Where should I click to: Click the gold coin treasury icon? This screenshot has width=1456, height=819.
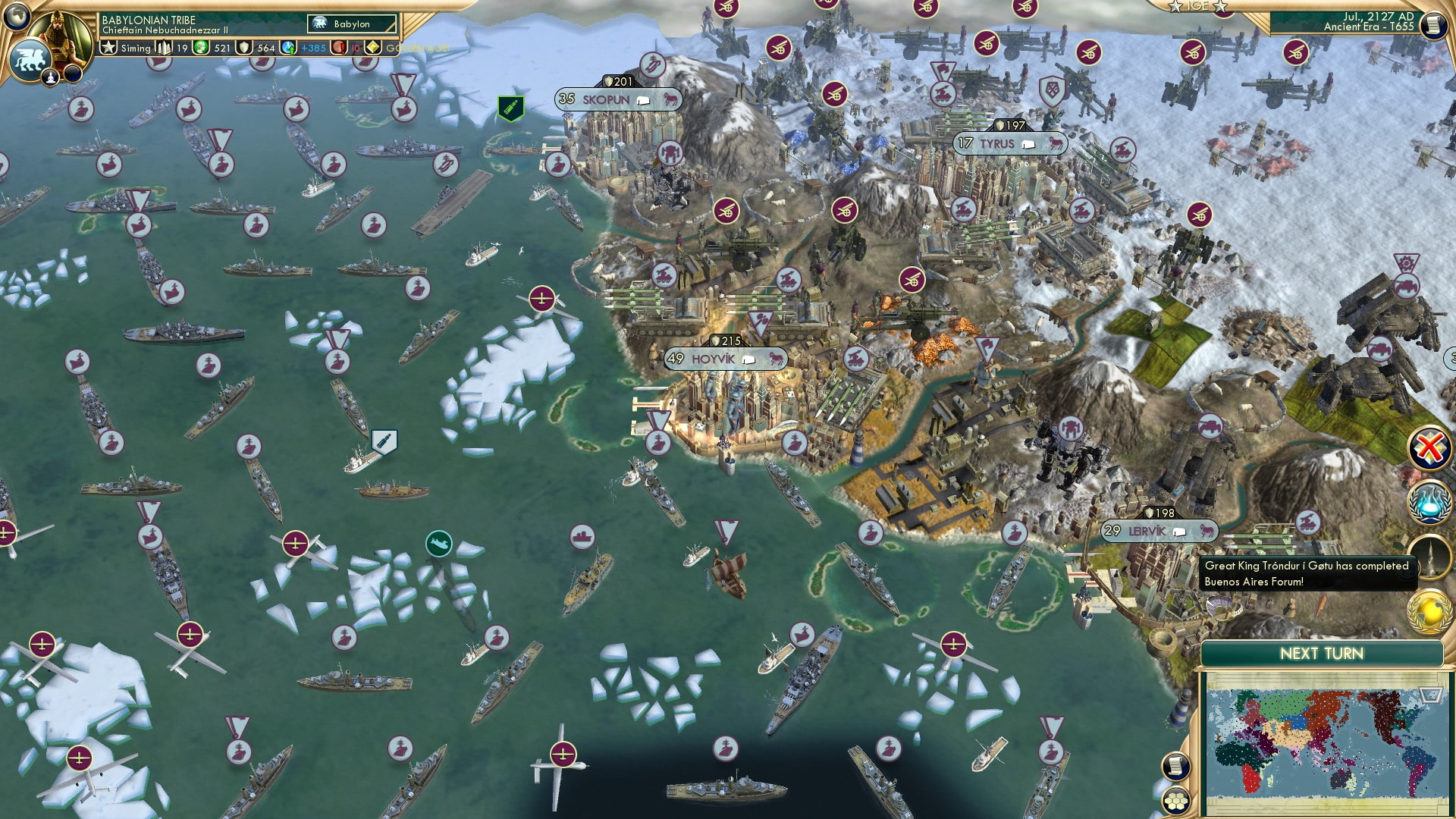click(200, 47)
